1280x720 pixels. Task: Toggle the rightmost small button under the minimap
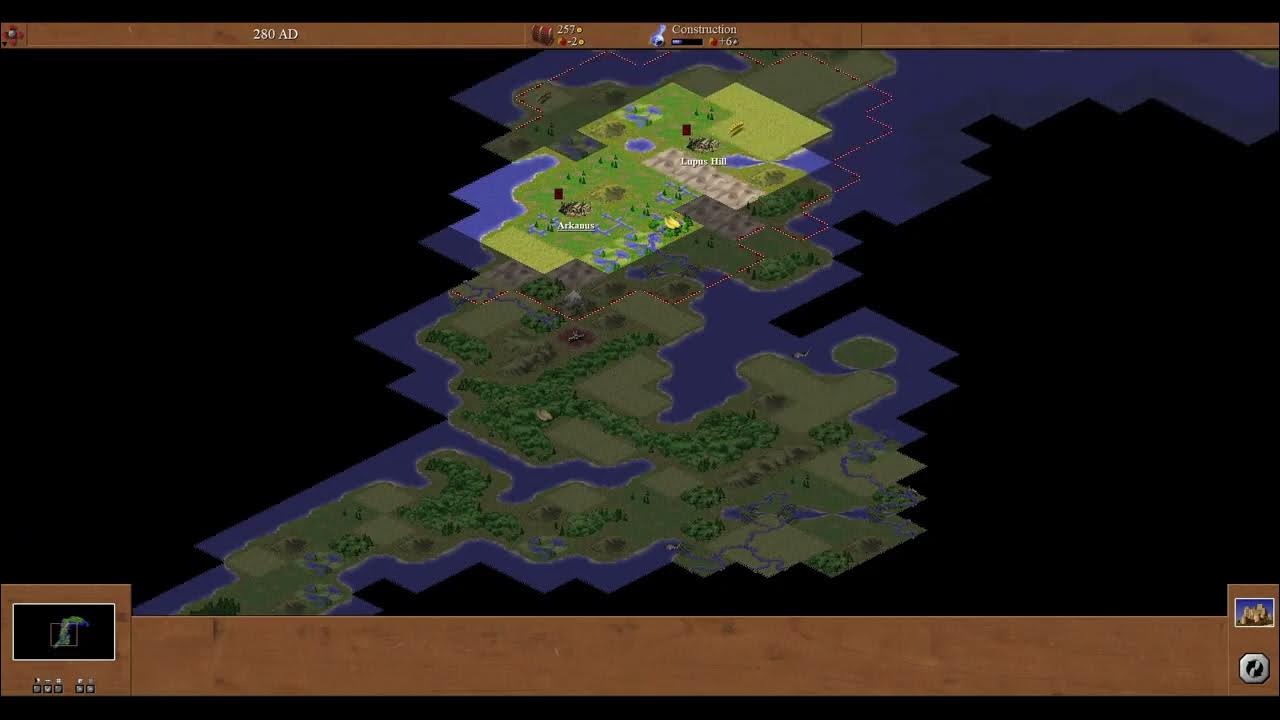click(x=90, y=688)
